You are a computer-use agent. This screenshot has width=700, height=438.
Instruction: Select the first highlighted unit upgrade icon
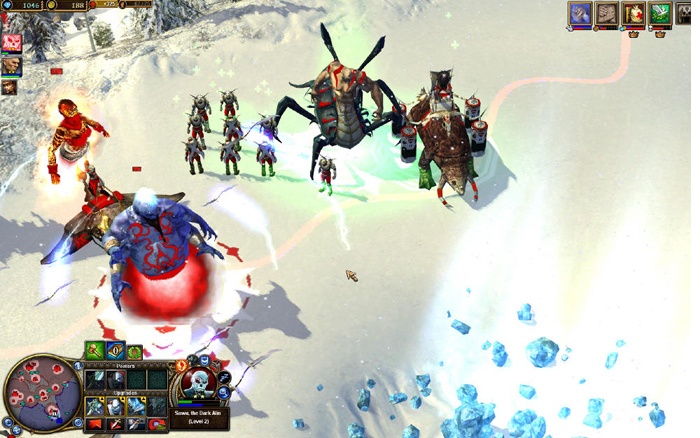95,406
